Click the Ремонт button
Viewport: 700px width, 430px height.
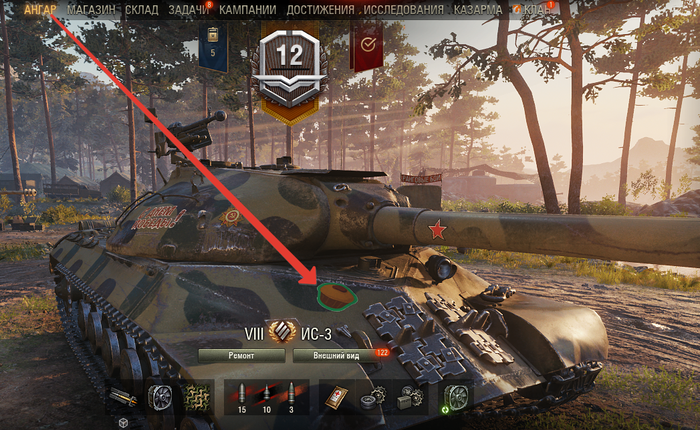[243, 355]
